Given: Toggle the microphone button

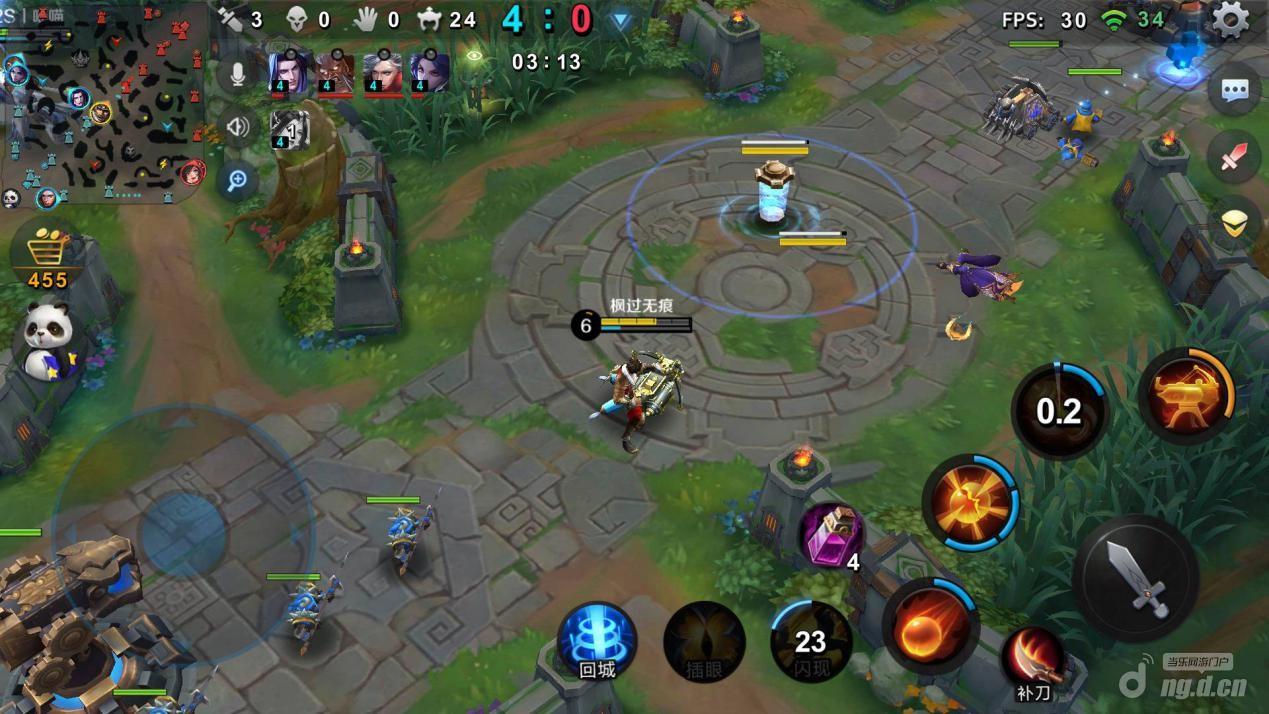Looking at the screenshot, I should click(x=238, y=74).
